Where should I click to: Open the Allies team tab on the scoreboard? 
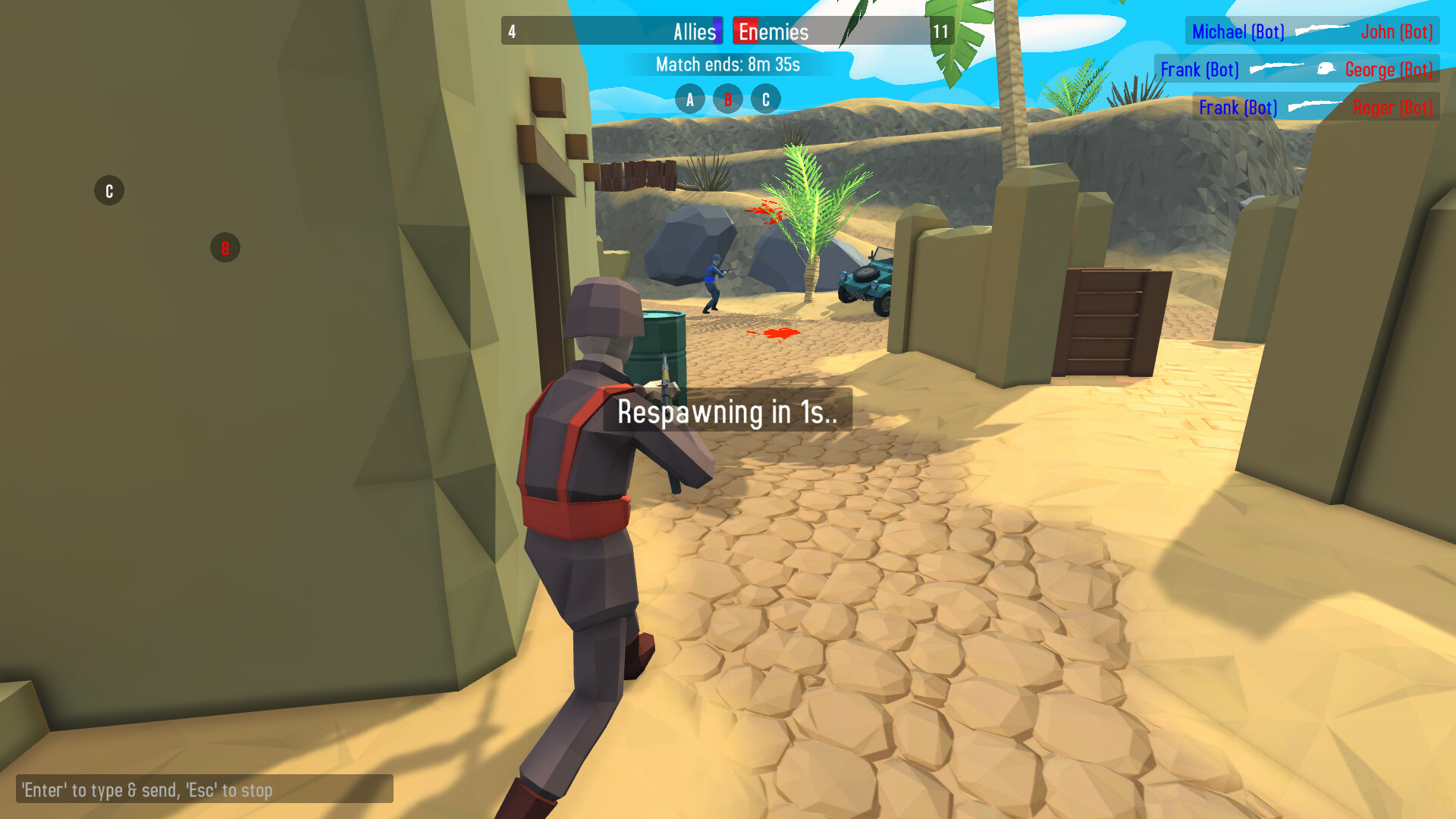pyautogui.click(x=695, y=32)
